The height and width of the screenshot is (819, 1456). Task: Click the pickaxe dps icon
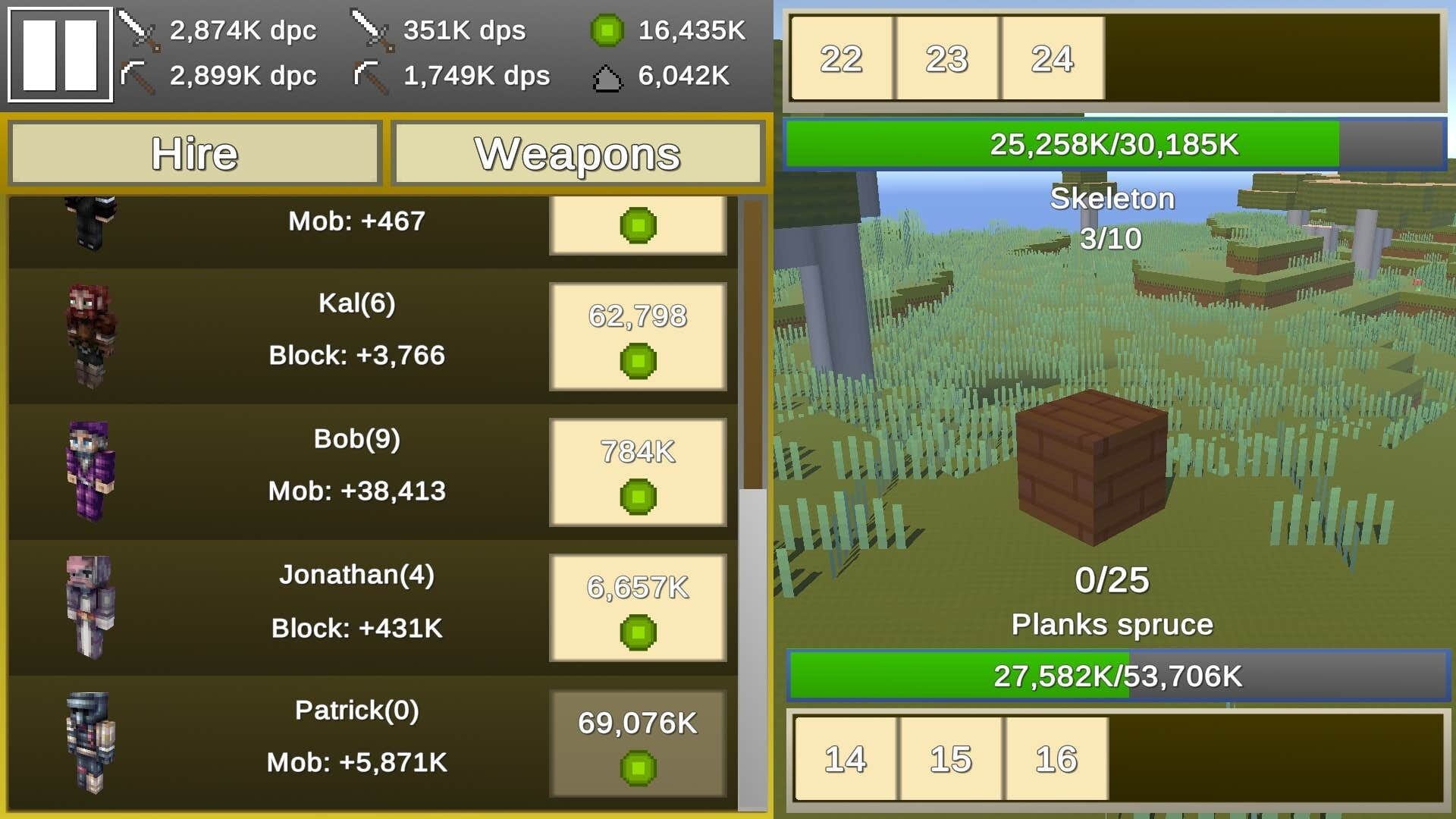click(370, 76)
